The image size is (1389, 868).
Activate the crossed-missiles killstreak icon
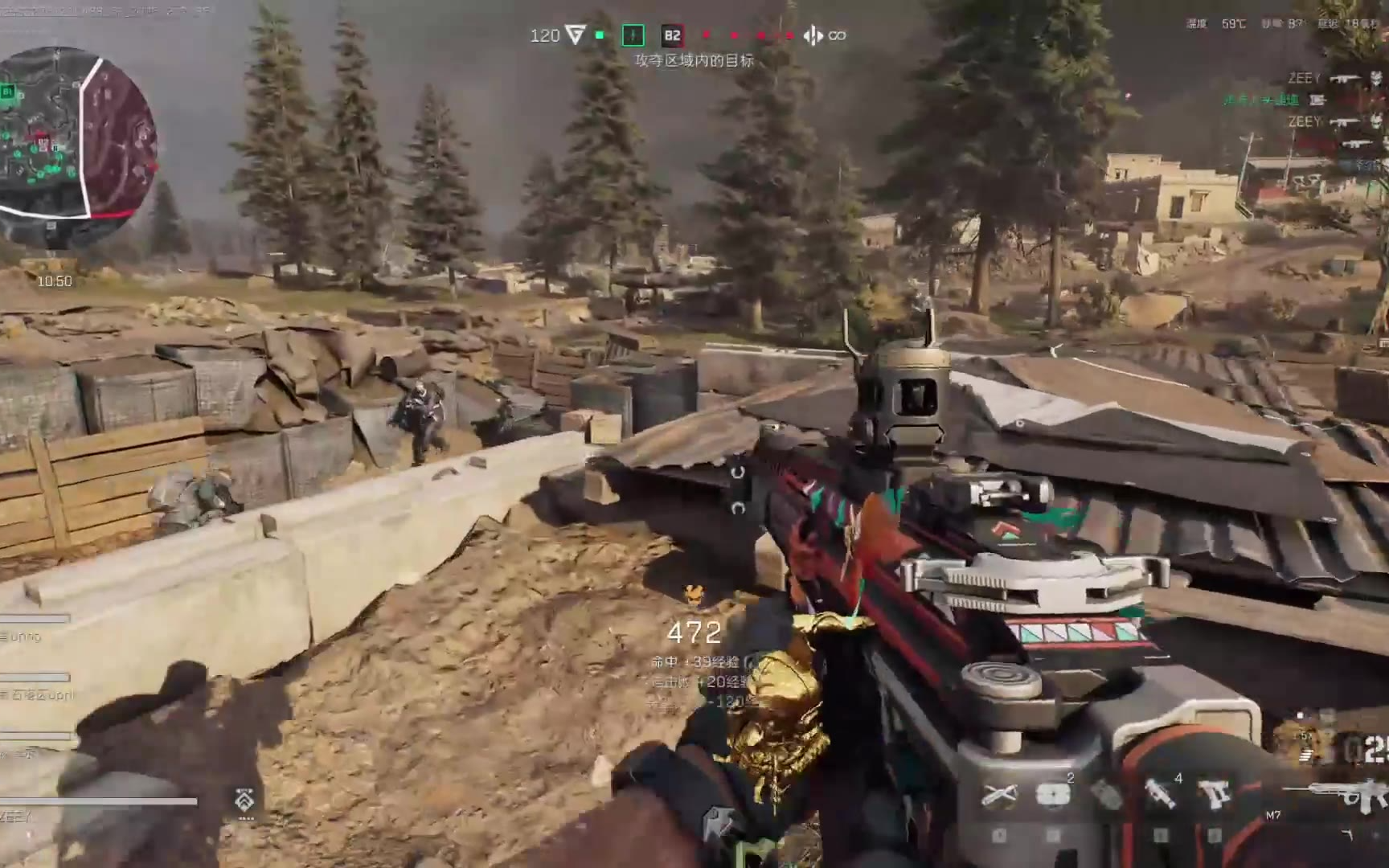998,795
